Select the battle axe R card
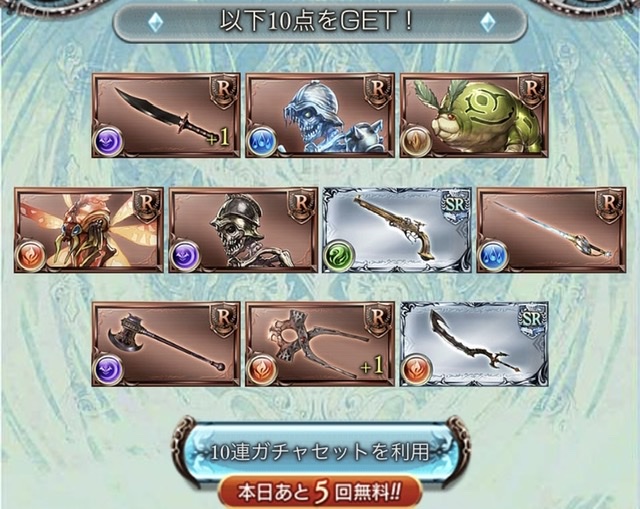Image resolution: width=640 pixels, height=509 pixels. 166,344
